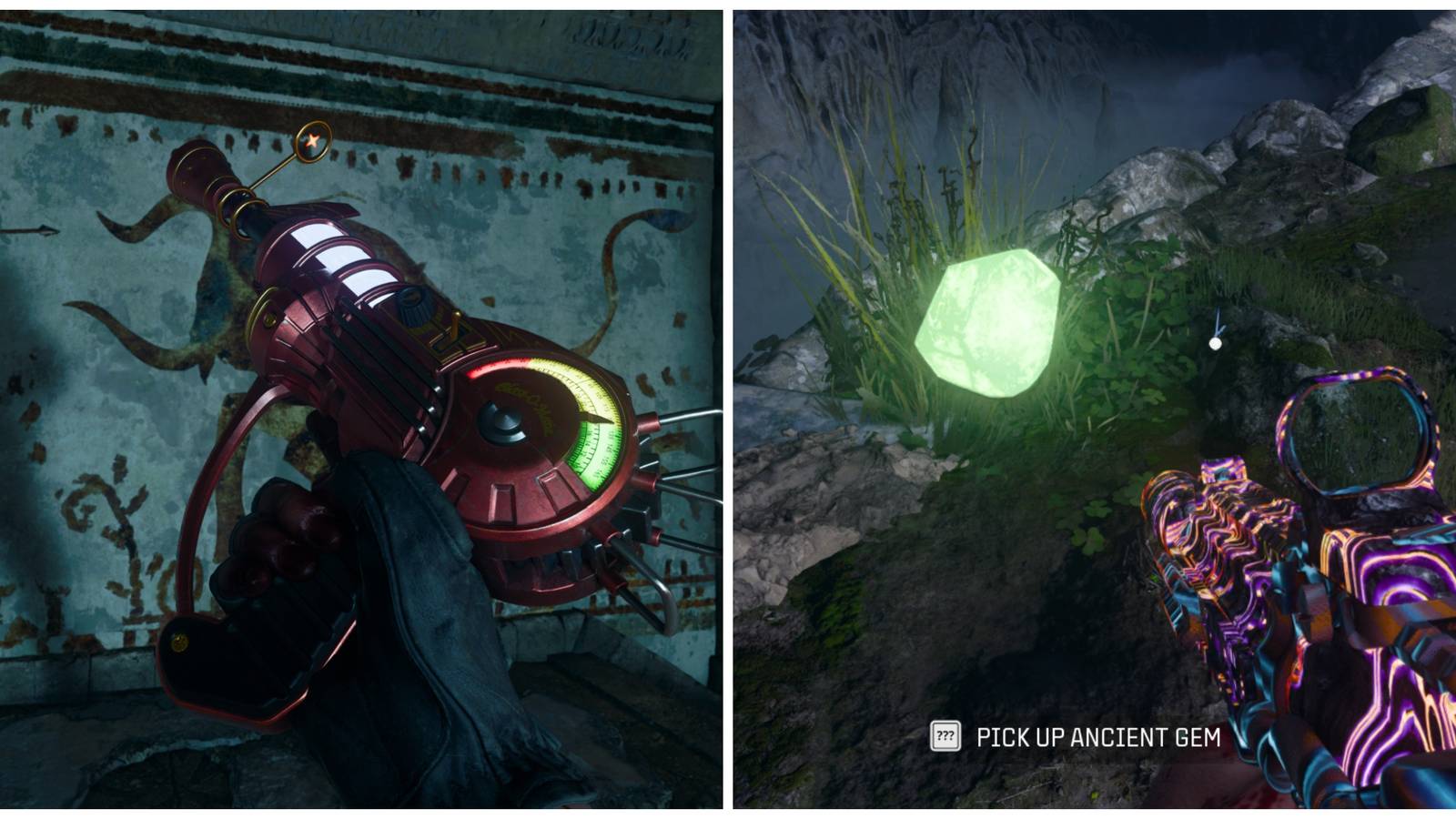Image resolution: width=1456 pixels, height=819 pixels.
Task: Click the star-tipped antenna on the Ray Gun
Action: tap(311, 139)
